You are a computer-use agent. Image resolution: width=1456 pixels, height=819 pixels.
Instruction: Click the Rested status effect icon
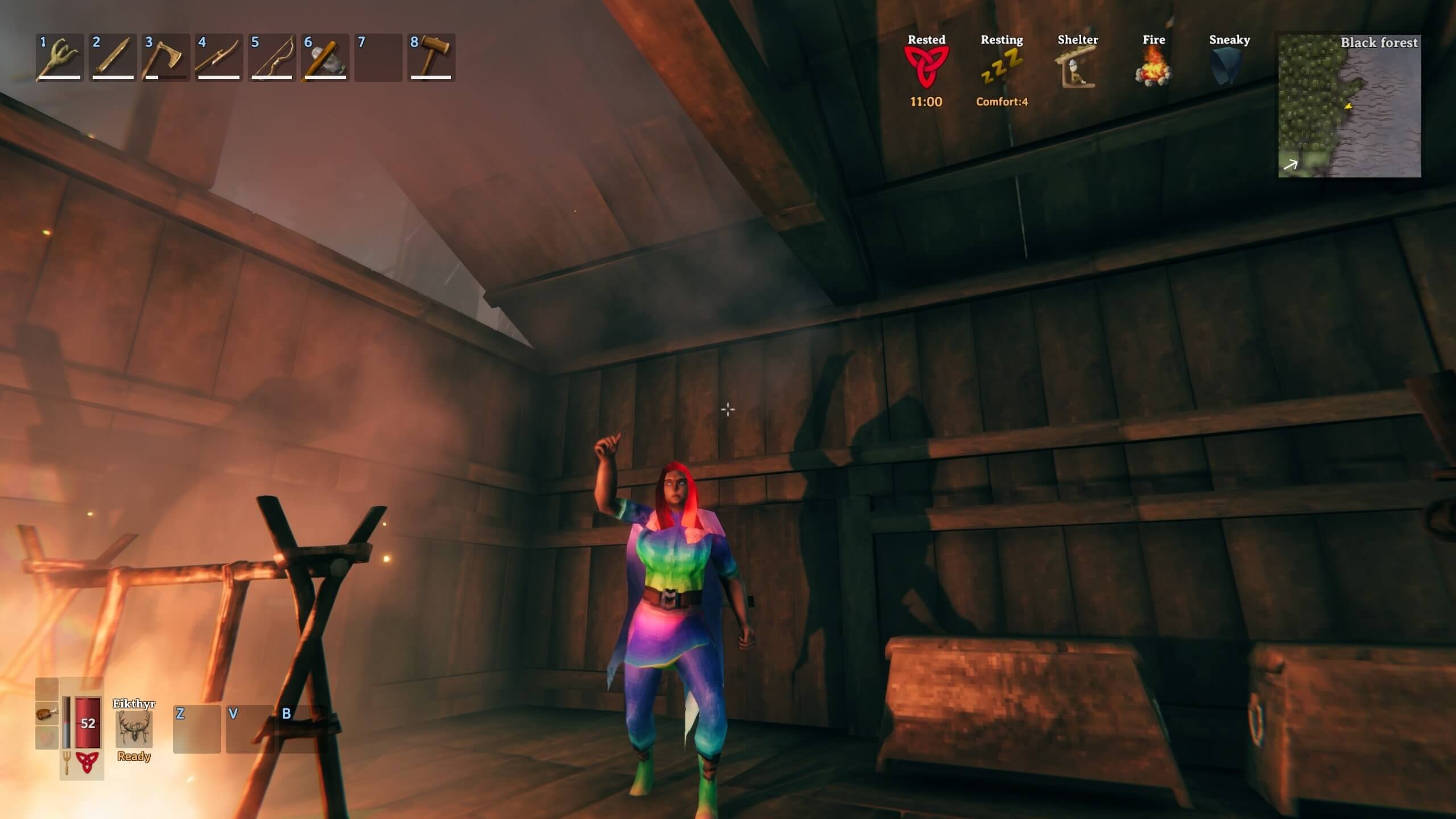coord(926,67)
